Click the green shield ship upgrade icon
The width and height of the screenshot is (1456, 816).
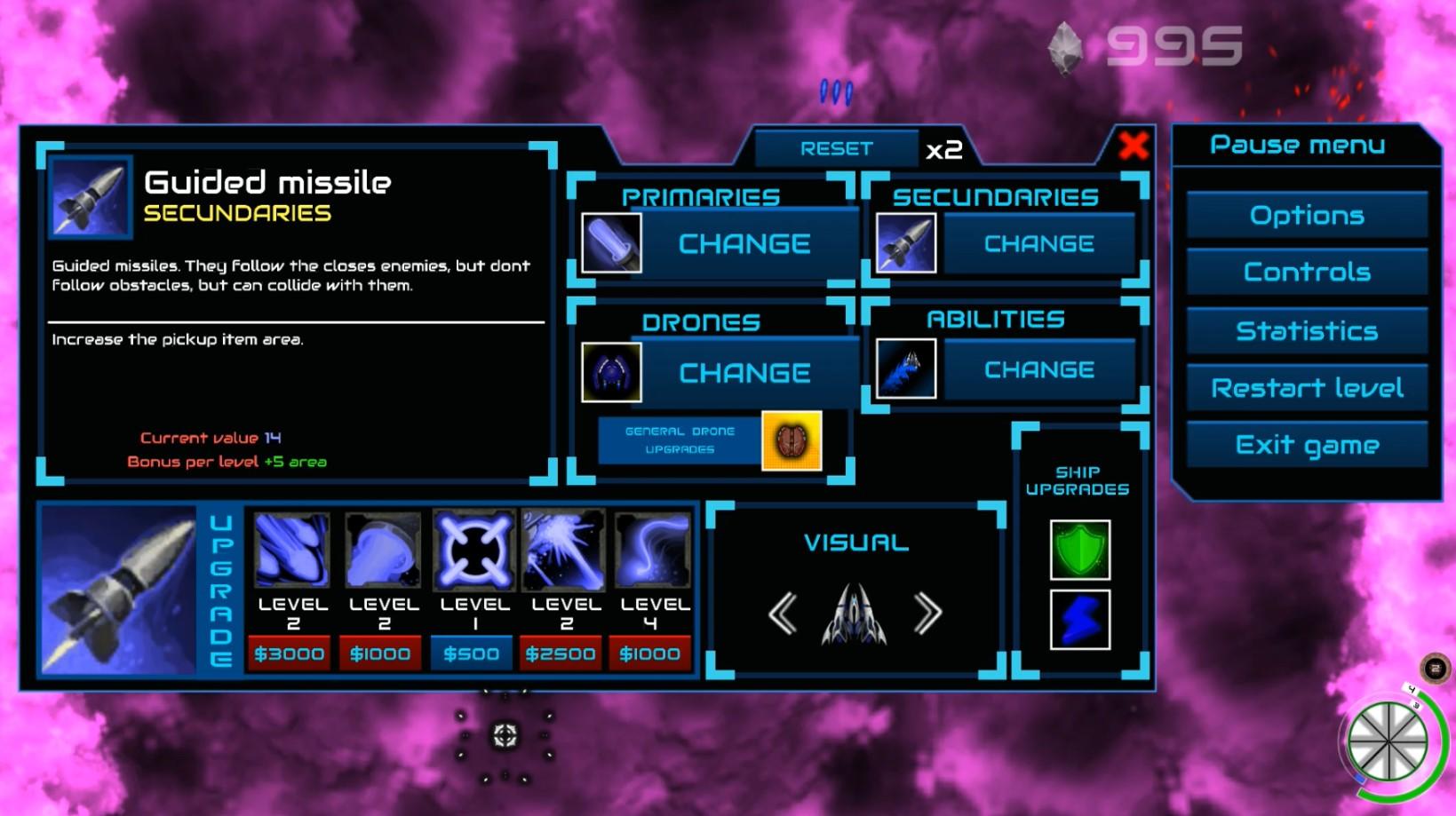coord(1080,551)
